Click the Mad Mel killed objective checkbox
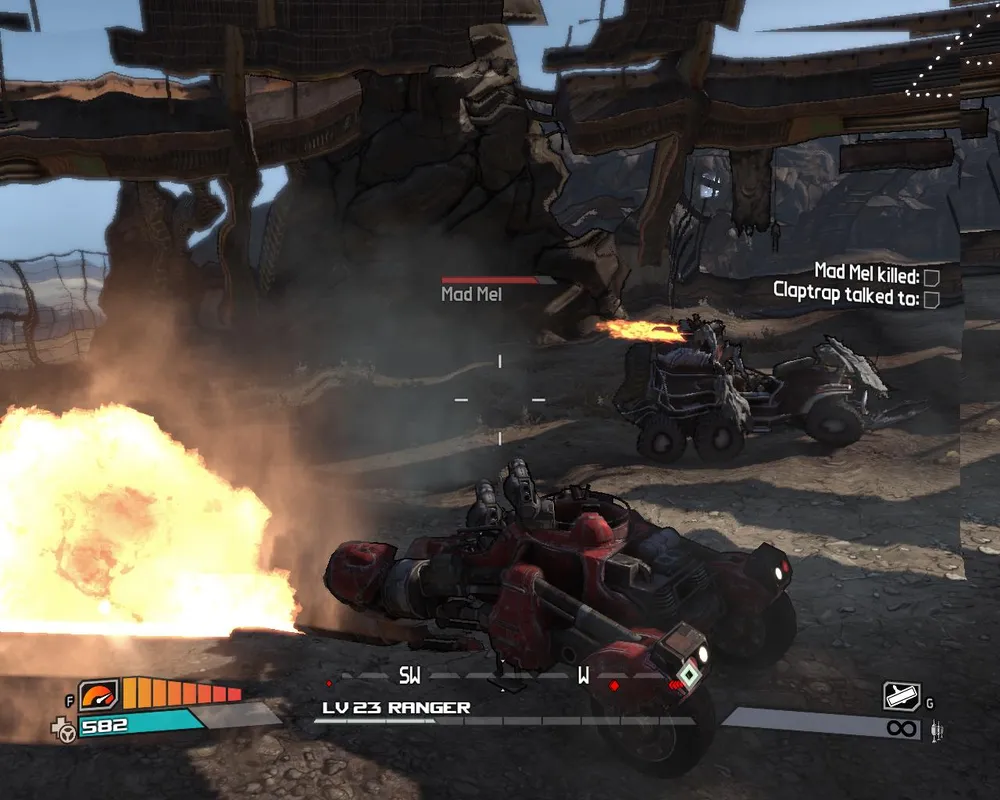The image size is (1000, 800). 931,276
